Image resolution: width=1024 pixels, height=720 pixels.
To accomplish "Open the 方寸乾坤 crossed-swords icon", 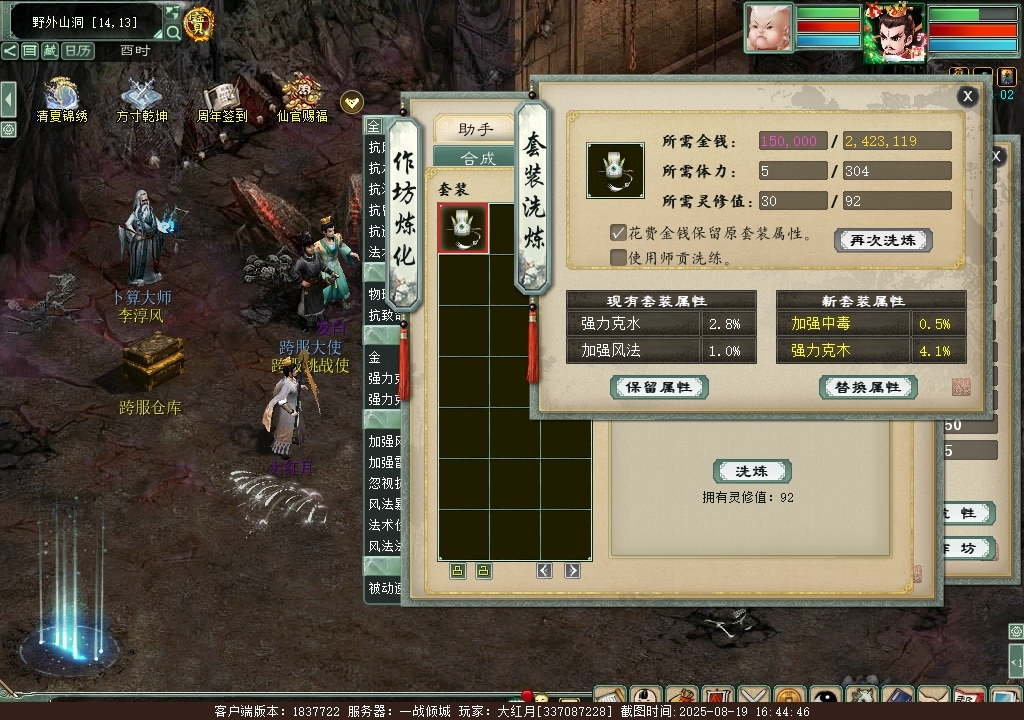I will pyautogui.click(x=141, y=98).
